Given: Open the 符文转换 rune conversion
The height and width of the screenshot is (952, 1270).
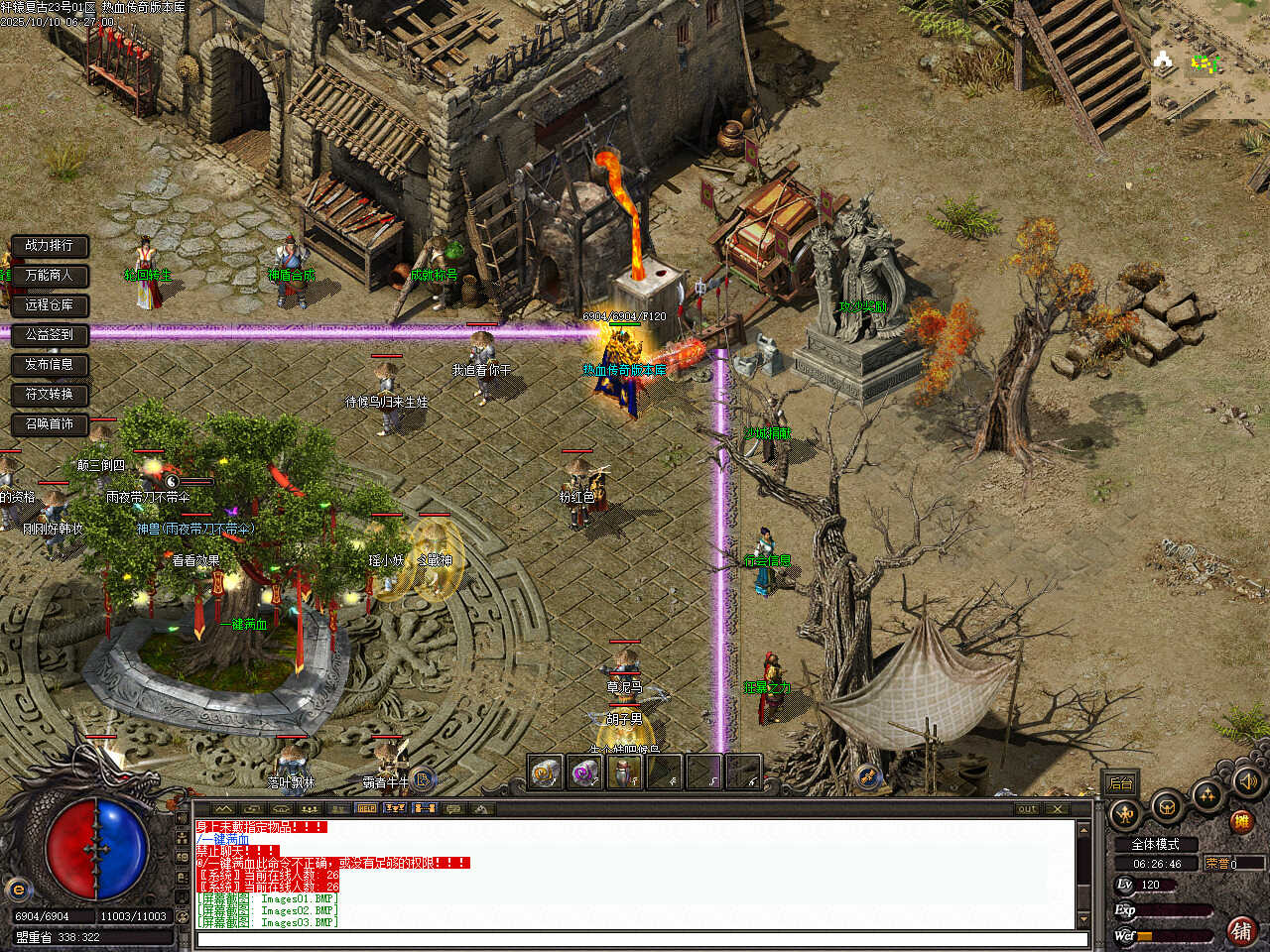Looking at the screenshot, I should [49, 394].
